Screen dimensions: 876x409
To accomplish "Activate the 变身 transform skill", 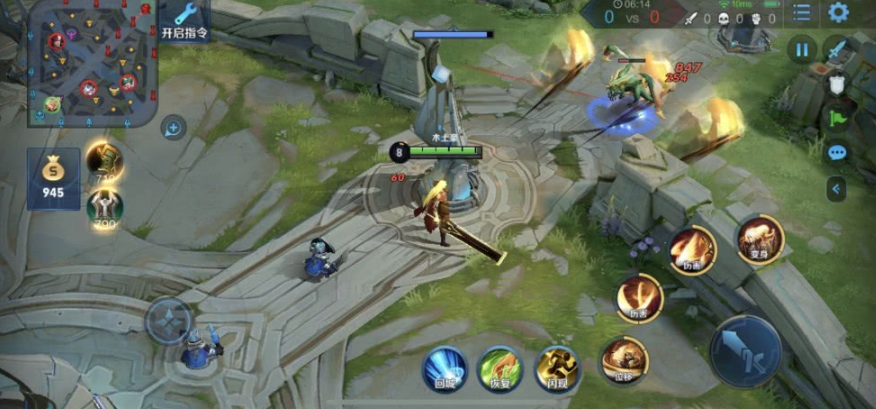I will 760,241.
